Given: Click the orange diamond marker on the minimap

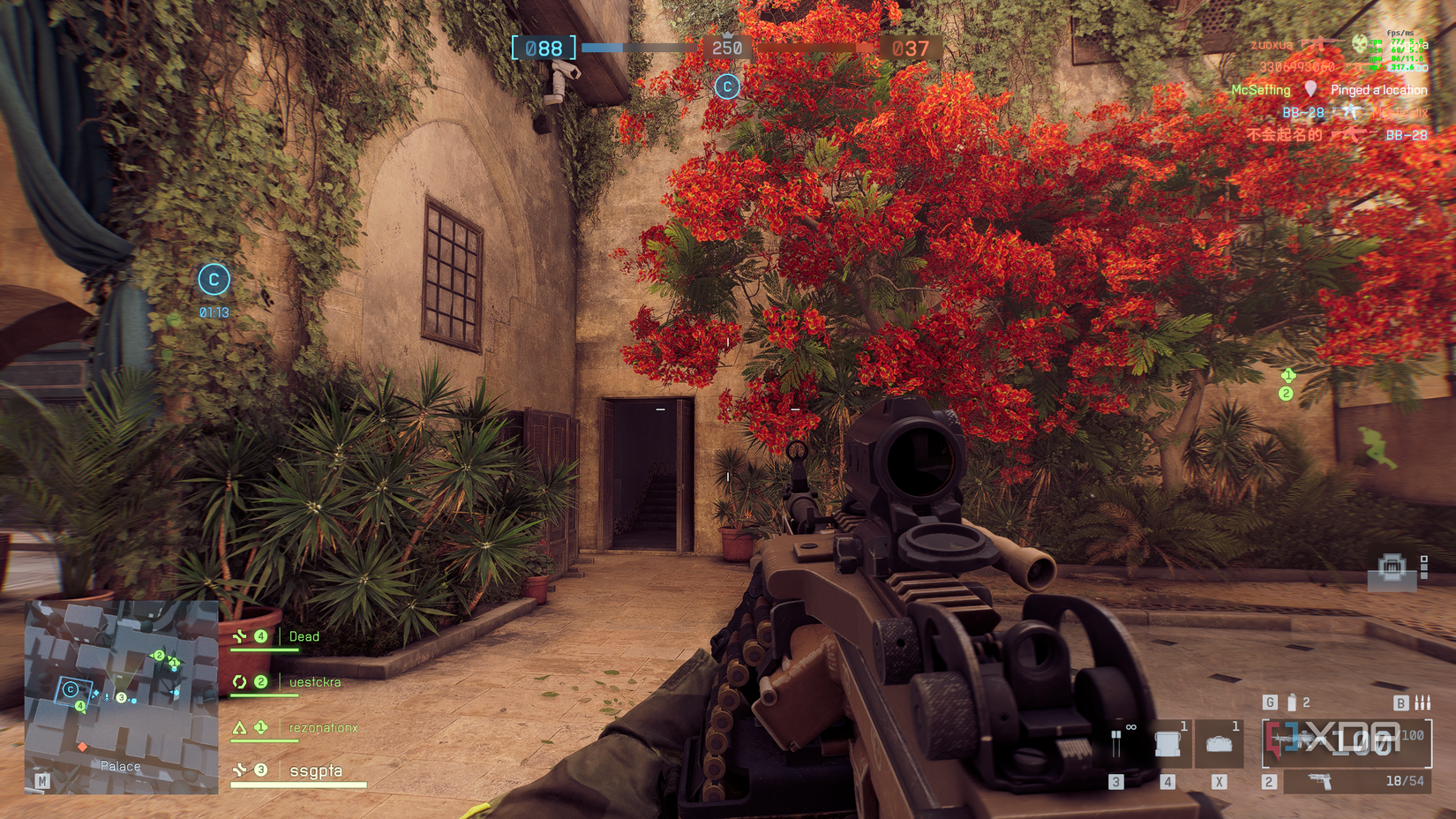Looking at the screenshot, I should pyautogui.click(x=82, y=747).
